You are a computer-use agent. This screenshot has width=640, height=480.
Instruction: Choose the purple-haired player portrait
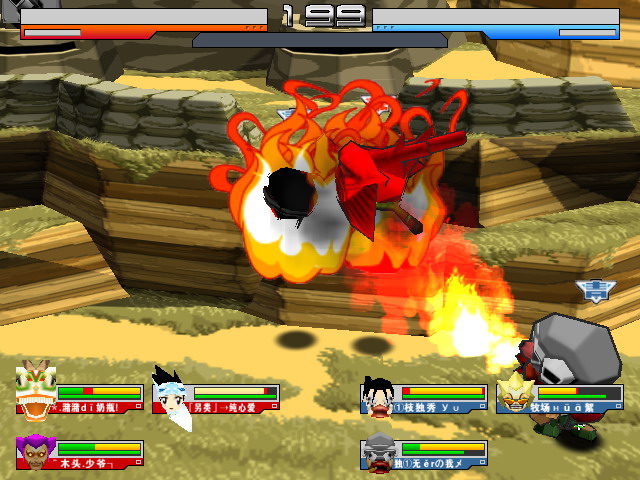pyautogui.click(x=36, y=452)
